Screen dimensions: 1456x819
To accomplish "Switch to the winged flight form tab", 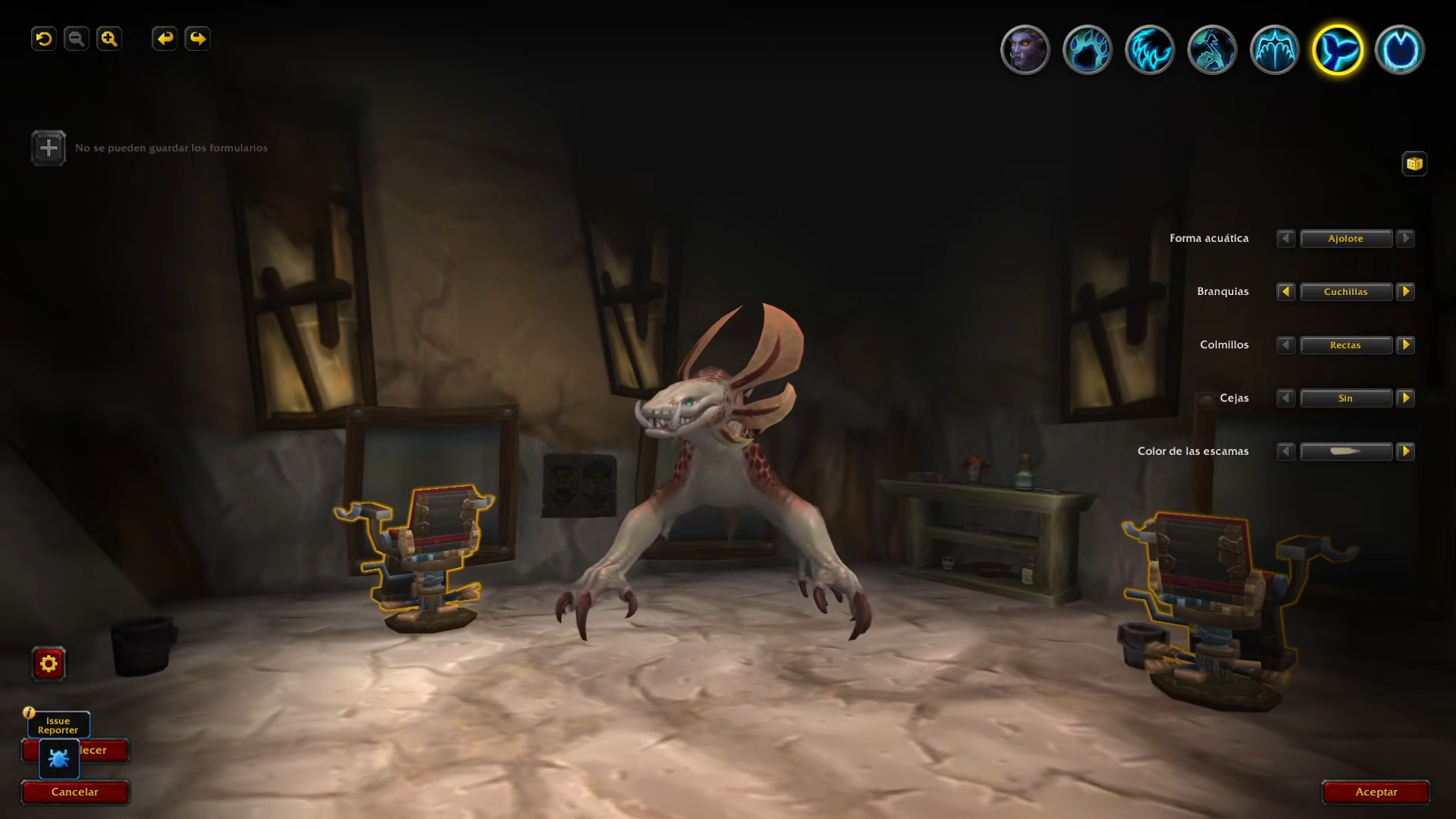I will click(x=1275, y=50).
